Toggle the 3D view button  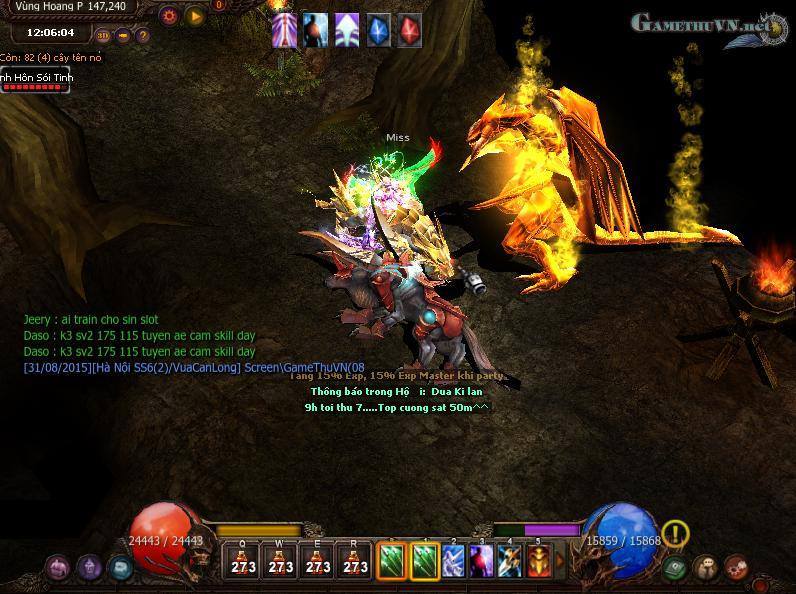coord(103,35)
